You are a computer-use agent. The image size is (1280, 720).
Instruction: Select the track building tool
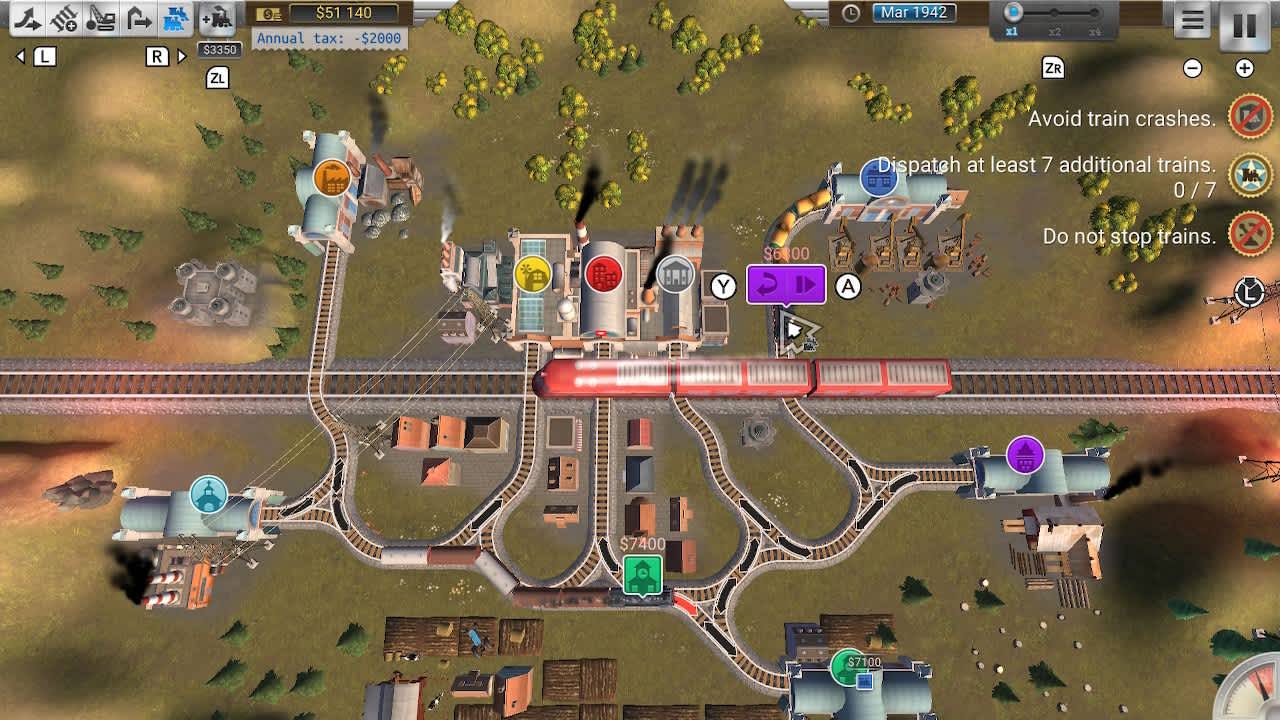pyautogui.click(x=28, y=18)
